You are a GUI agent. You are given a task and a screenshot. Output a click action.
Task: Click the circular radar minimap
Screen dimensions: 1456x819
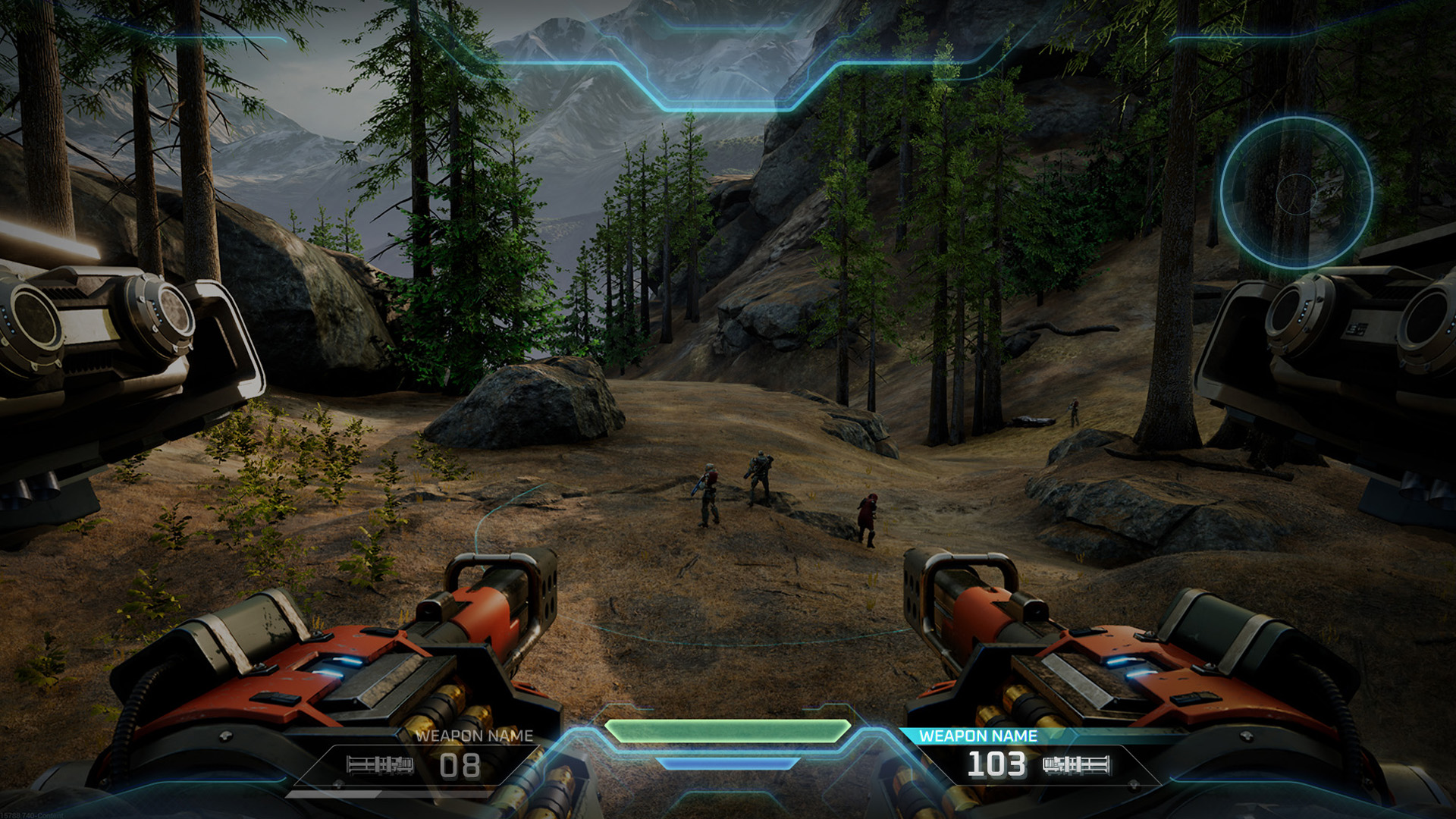pos(1296,193)
